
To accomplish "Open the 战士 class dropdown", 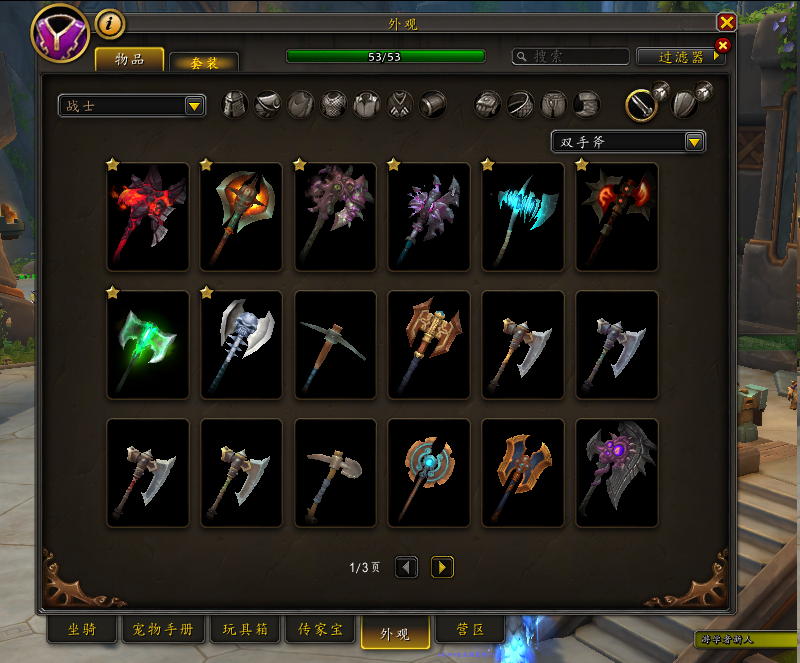I will click(132, 105).
